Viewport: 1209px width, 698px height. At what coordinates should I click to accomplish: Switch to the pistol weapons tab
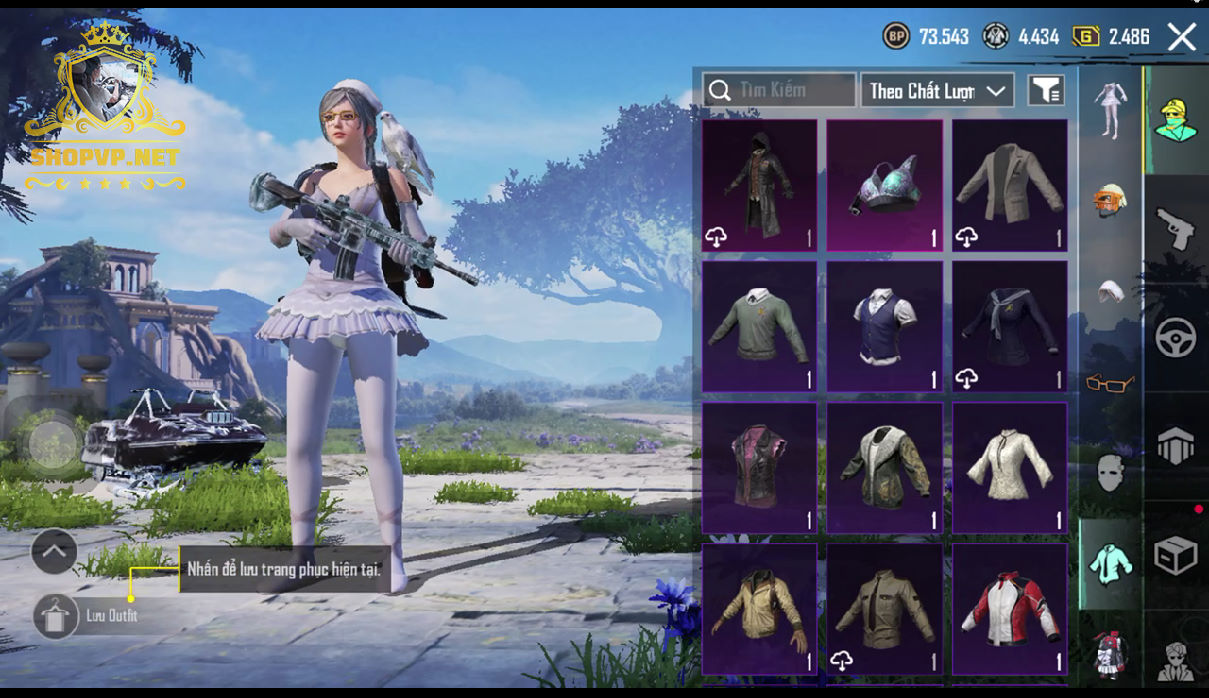point(1175,228)
